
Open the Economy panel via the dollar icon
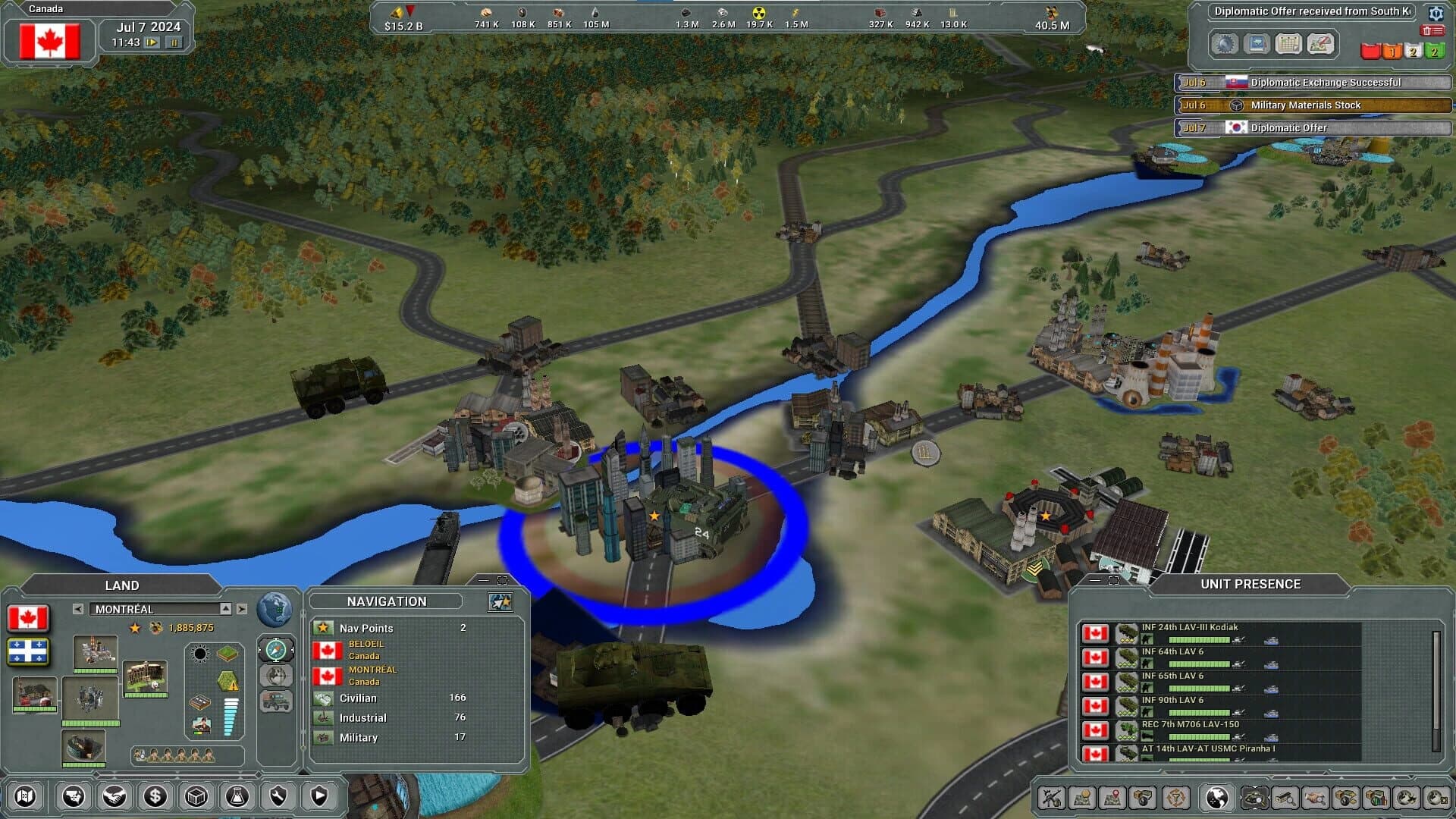155,797
